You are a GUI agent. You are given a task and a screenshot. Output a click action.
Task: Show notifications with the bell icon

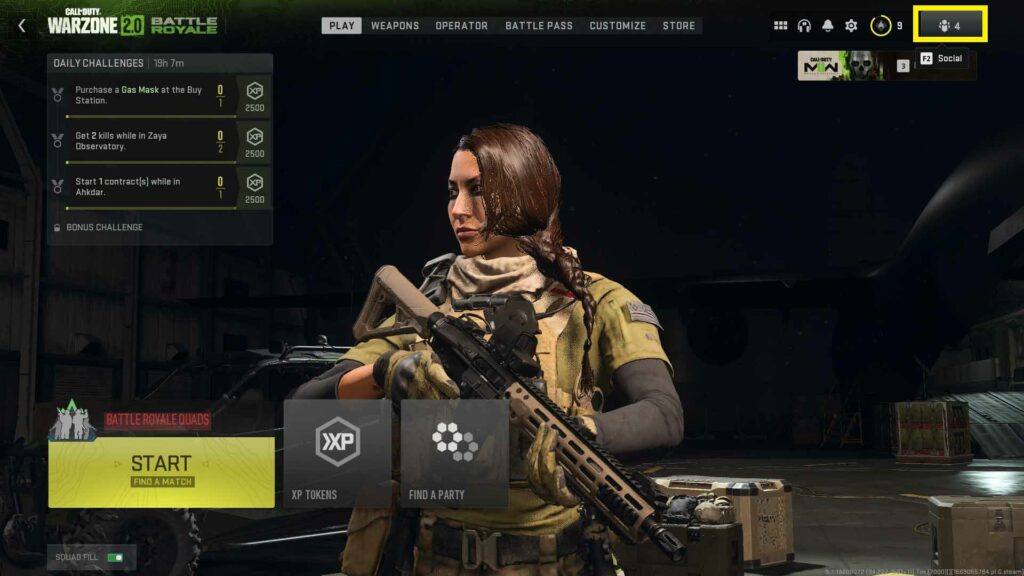(x=827, y=26)
